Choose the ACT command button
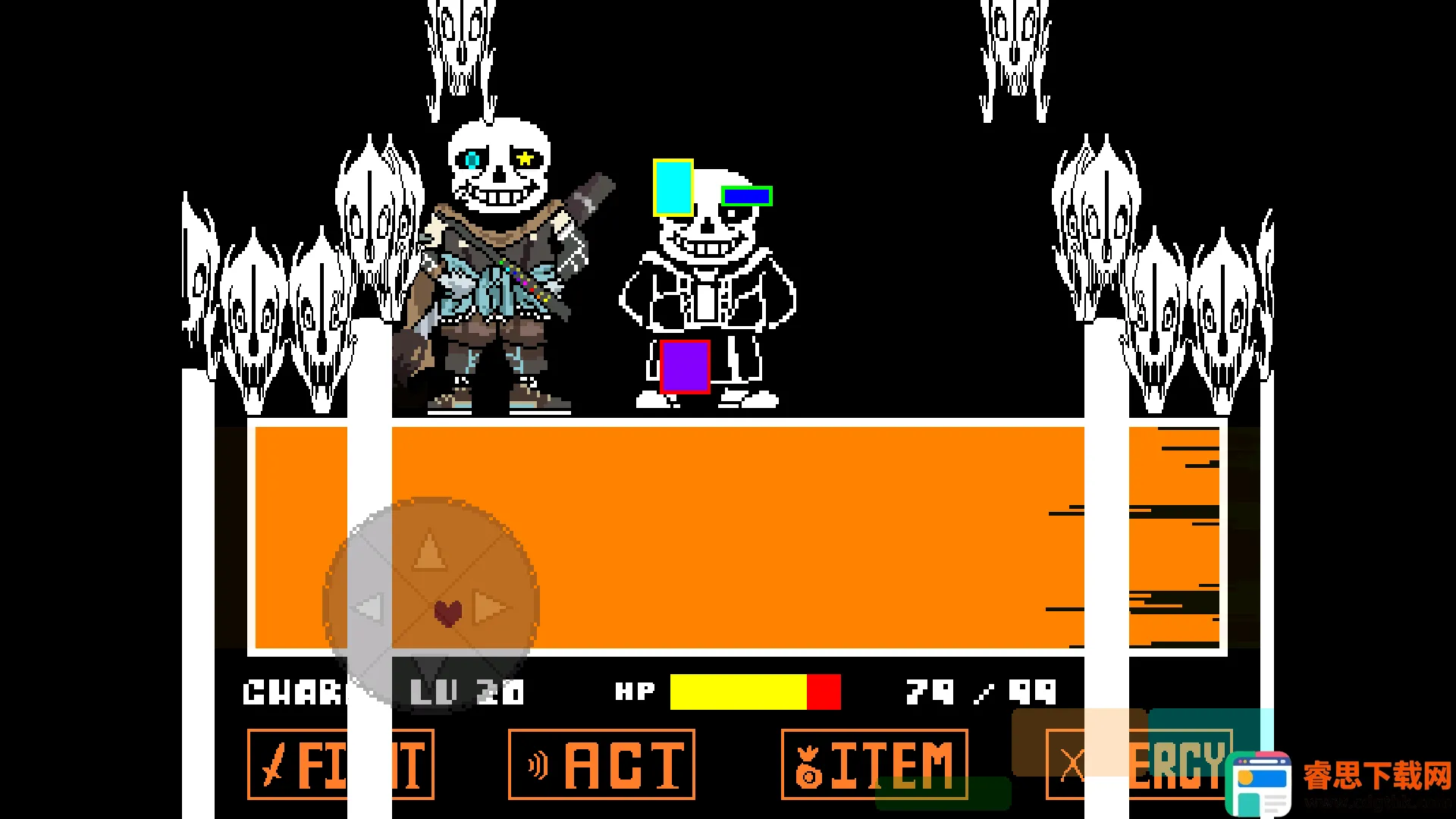The height and width of the screenshot is (819, 1456). point(601,764)
